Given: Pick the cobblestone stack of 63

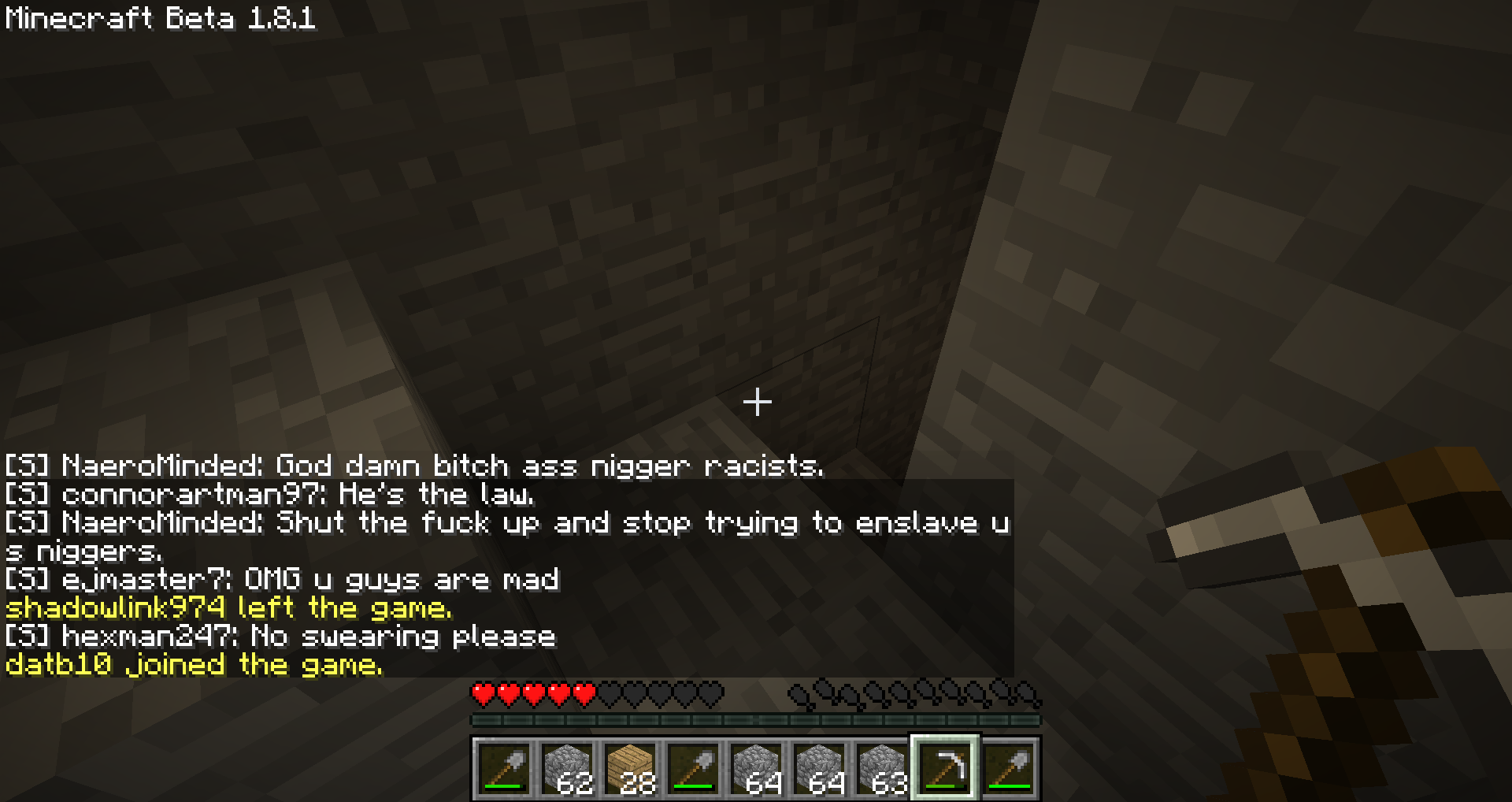Looking at the screenshot, I should click(x=883, y=768).
